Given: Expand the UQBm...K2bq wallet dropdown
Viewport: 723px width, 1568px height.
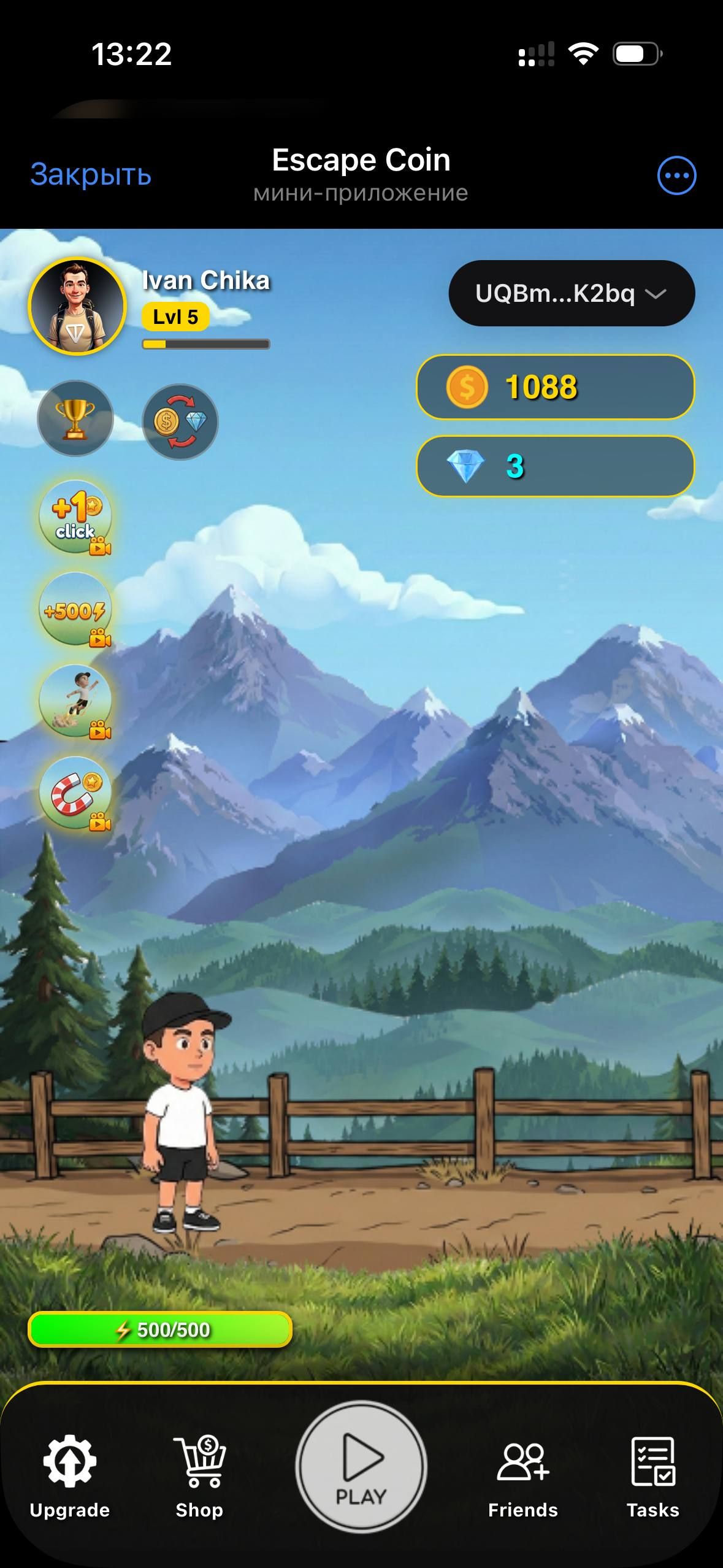Looking at the screenshot, I should pyautogui.click(x=572, y=293).
